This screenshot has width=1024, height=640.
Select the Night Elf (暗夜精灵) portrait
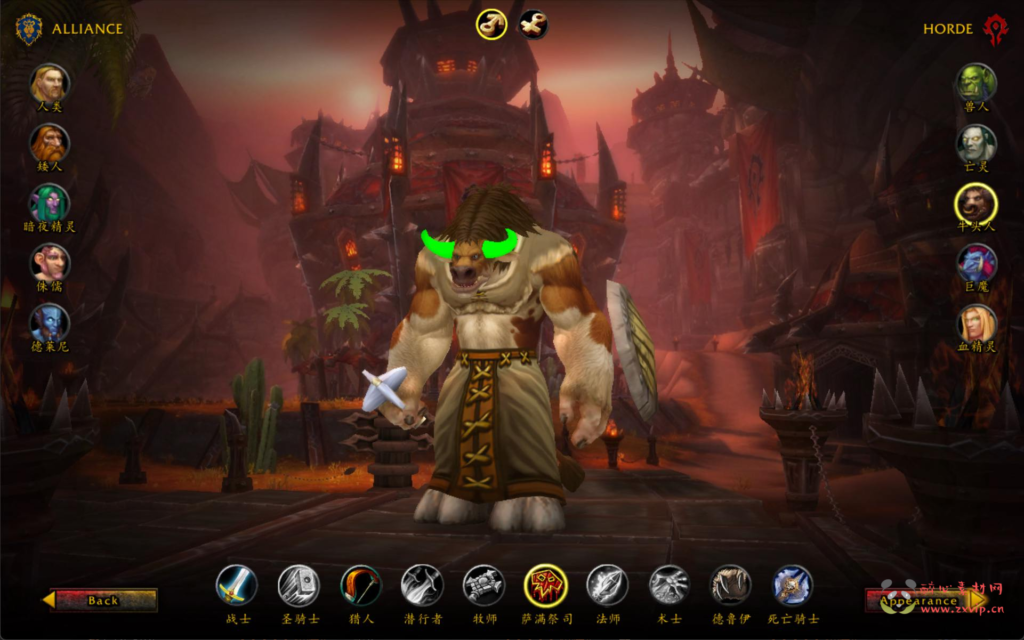tap(49, 203)
